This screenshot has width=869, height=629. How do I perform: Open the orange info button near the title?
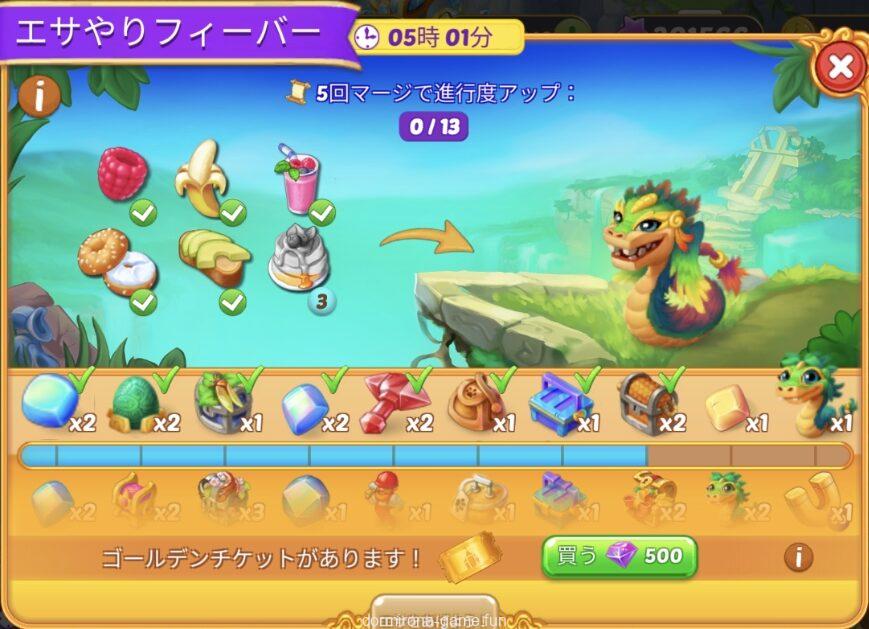39,95
